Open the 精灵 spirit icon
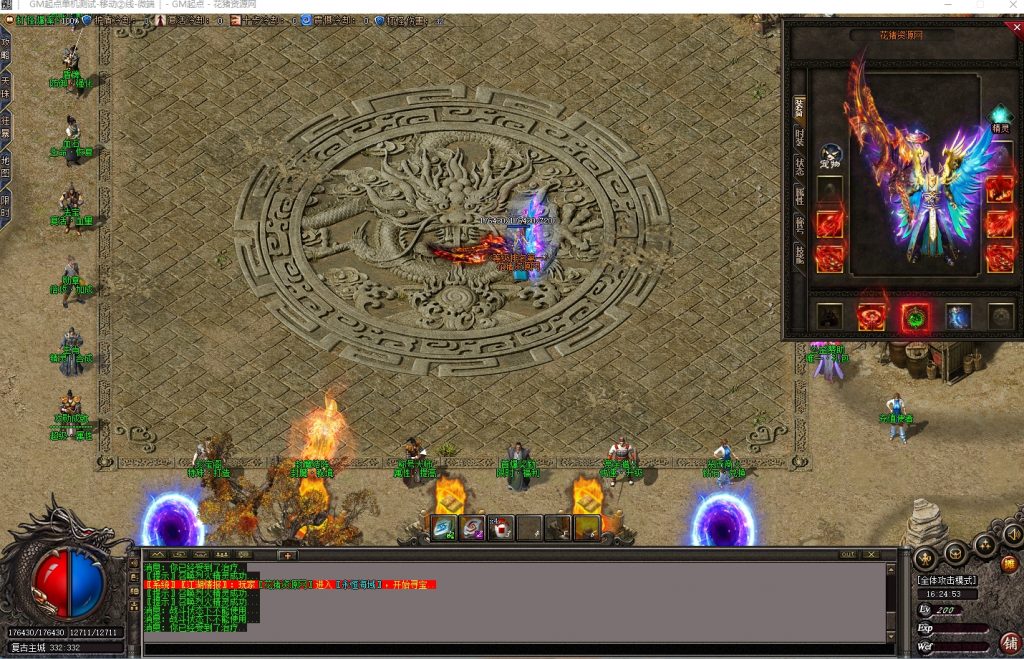Viewport: 1024px width, 659px height. click(x=1000, y=116)
